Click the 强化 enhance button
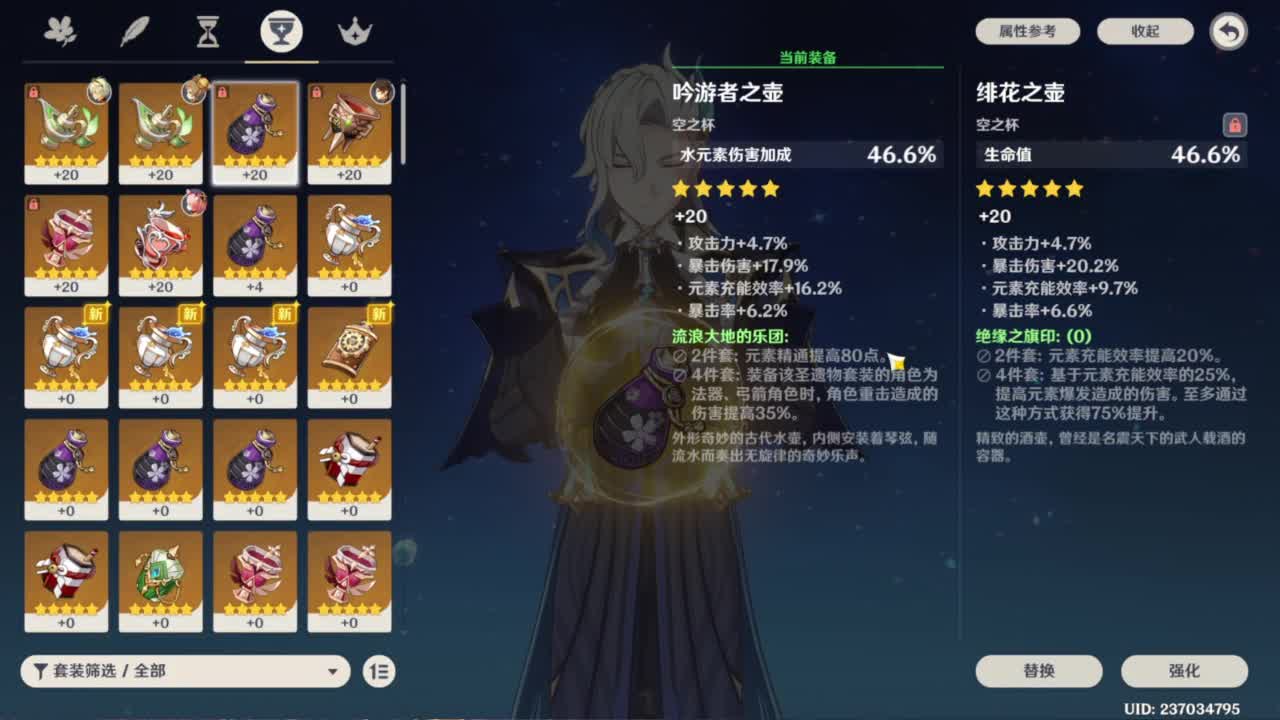Image resolution: width=1280 pixels, height=720 pixels. pyautogui.click(x=1184, y=671)
